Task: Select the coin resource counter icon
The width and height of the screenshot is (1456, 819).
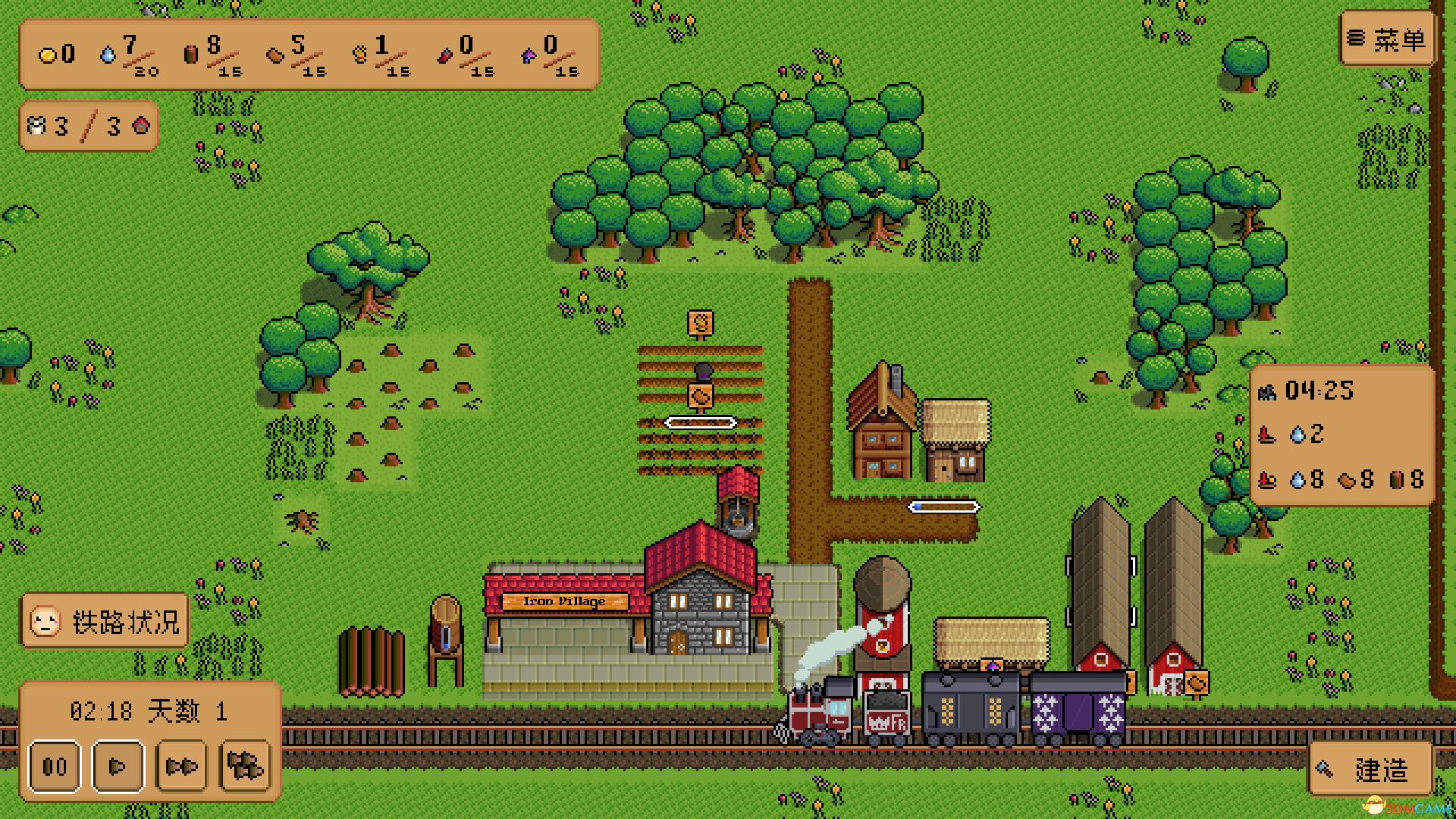Action: [47, 54]
